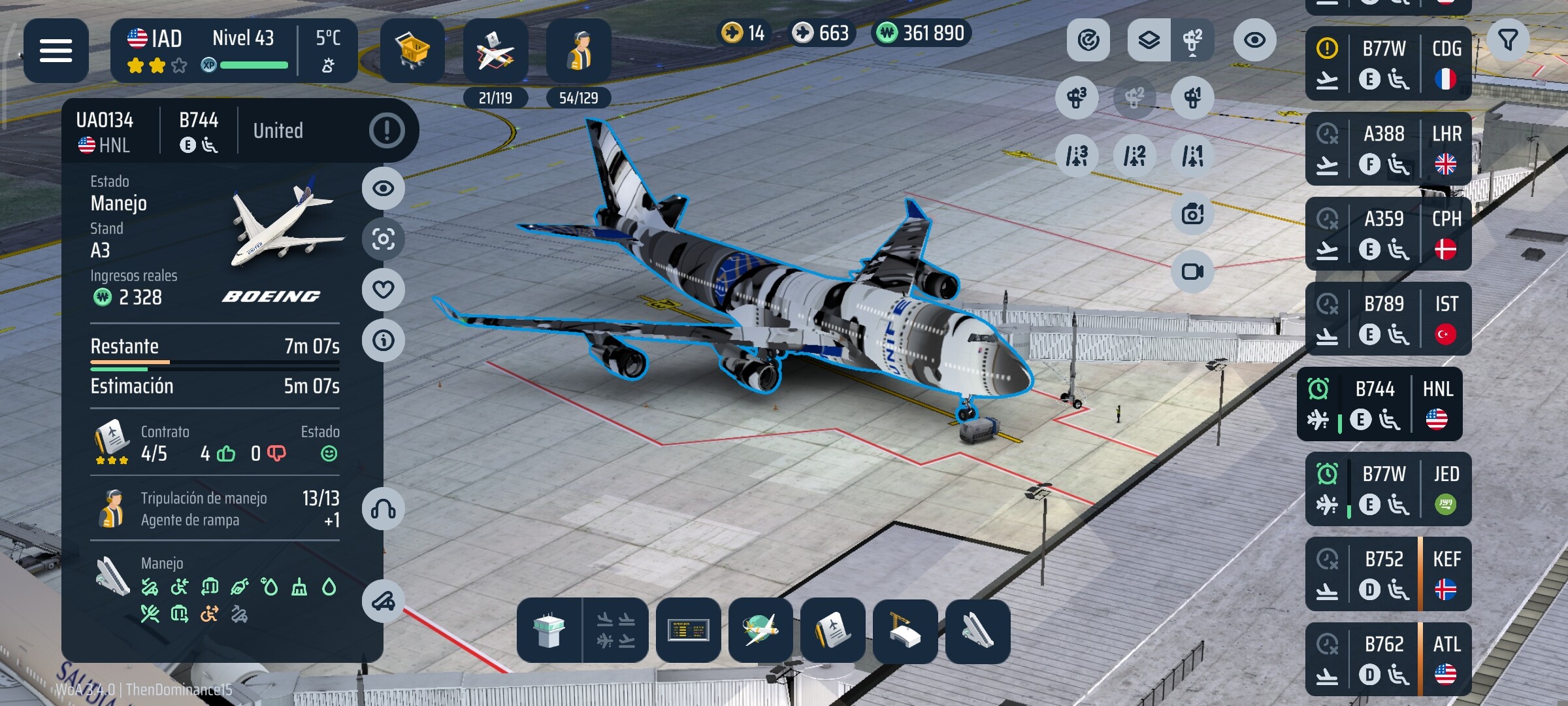Show flight info with the i button
The height and width of the screenshot is (706, 1568).
(384, 341)
